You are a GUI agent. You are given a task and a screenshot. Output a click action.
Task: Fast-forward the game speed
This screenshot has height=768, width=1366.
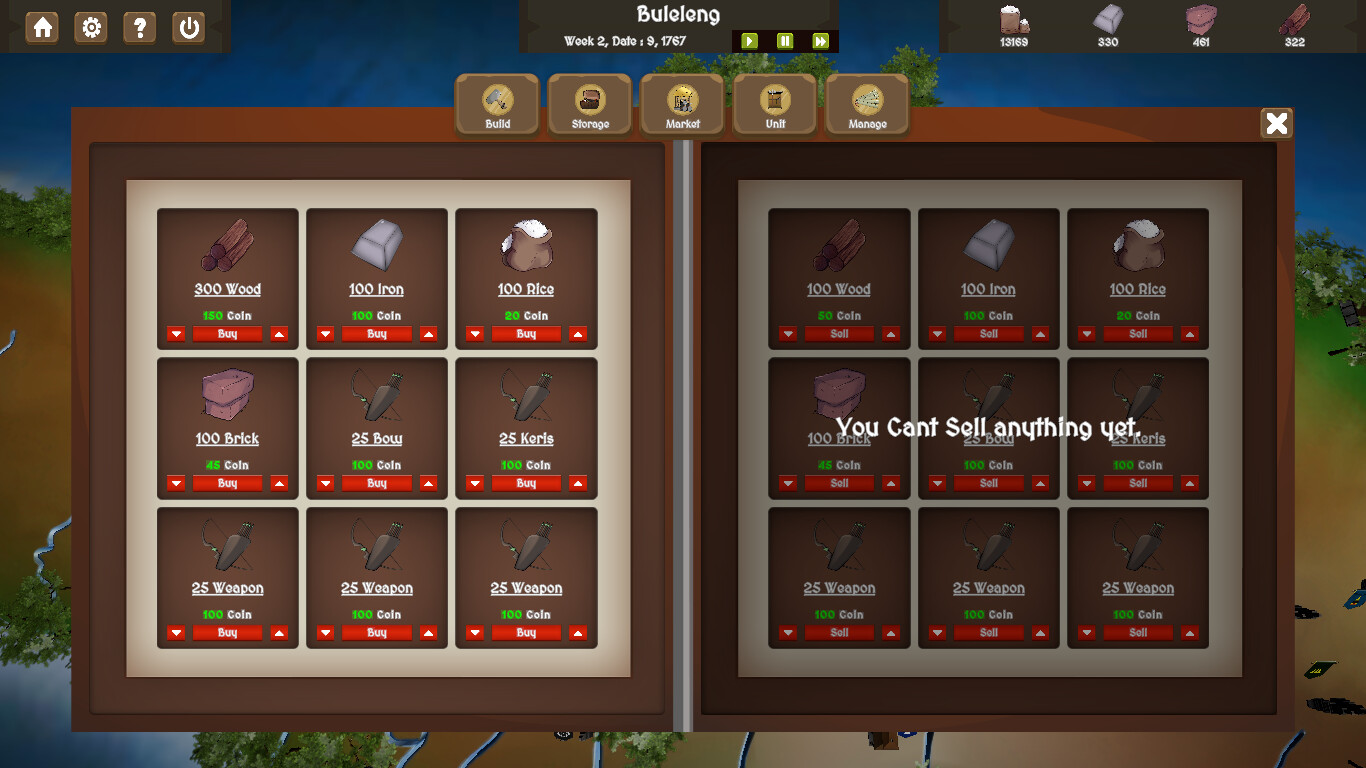click(x=820, y=41)
